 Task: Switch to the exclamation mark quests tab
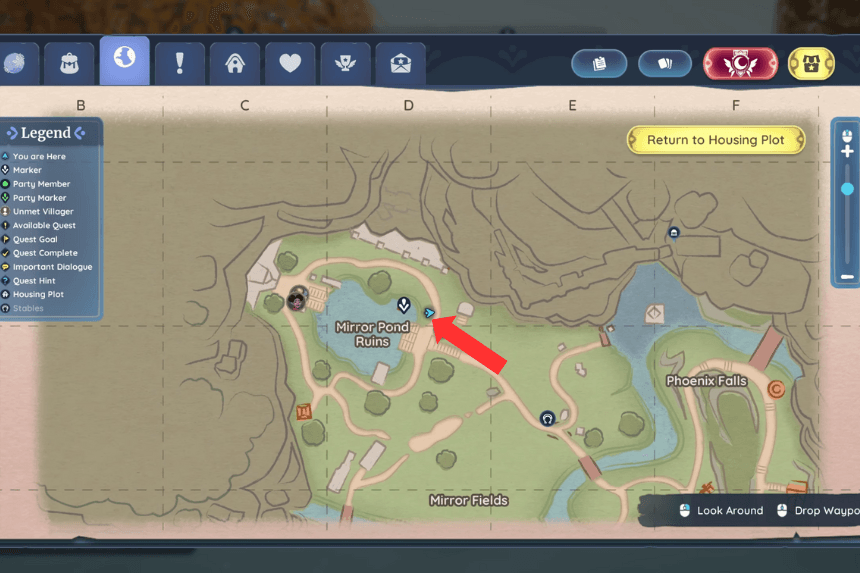(x=180, y=64)
